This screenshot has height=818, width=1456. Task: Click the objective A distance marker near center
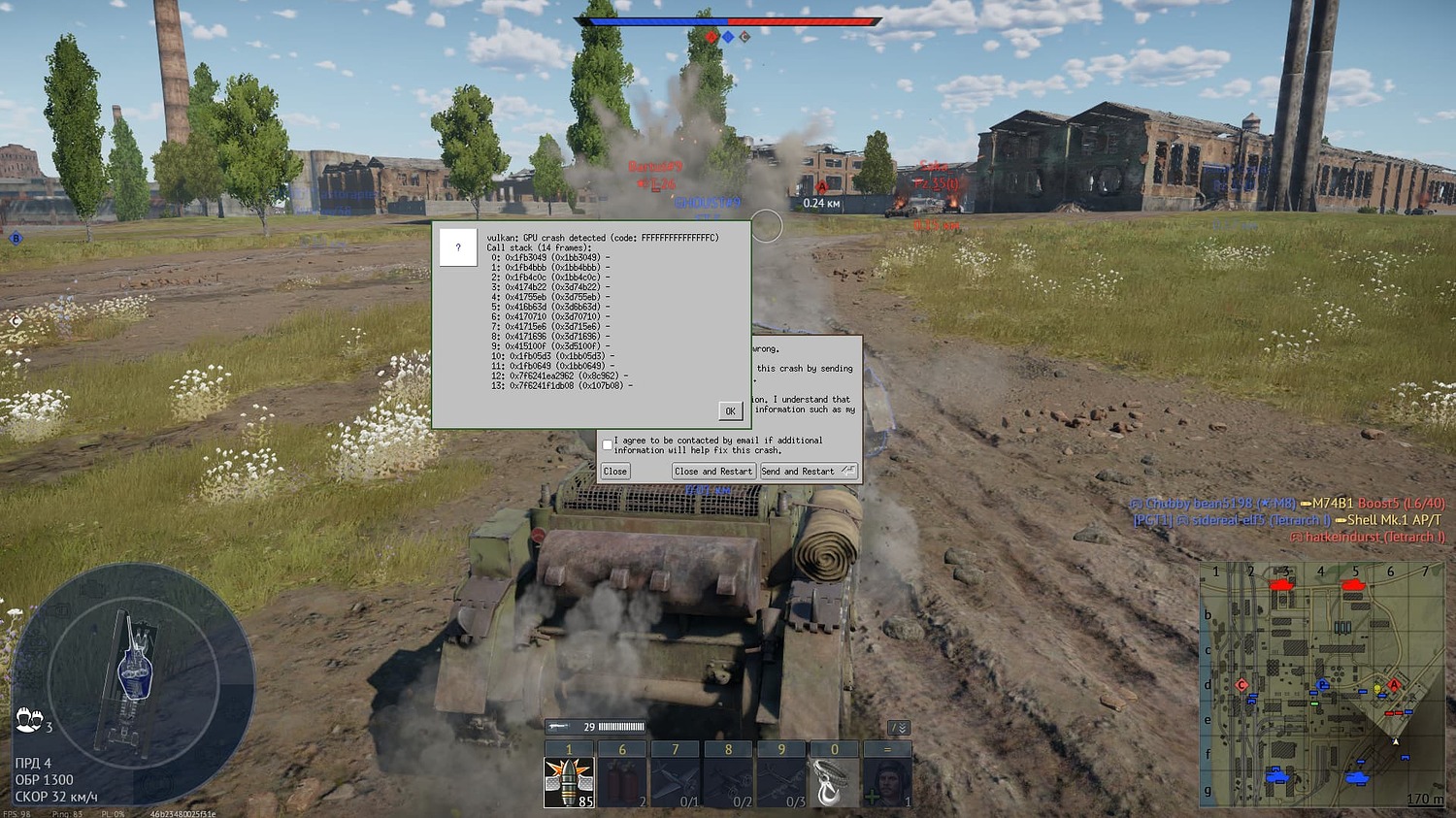[823, 192]
